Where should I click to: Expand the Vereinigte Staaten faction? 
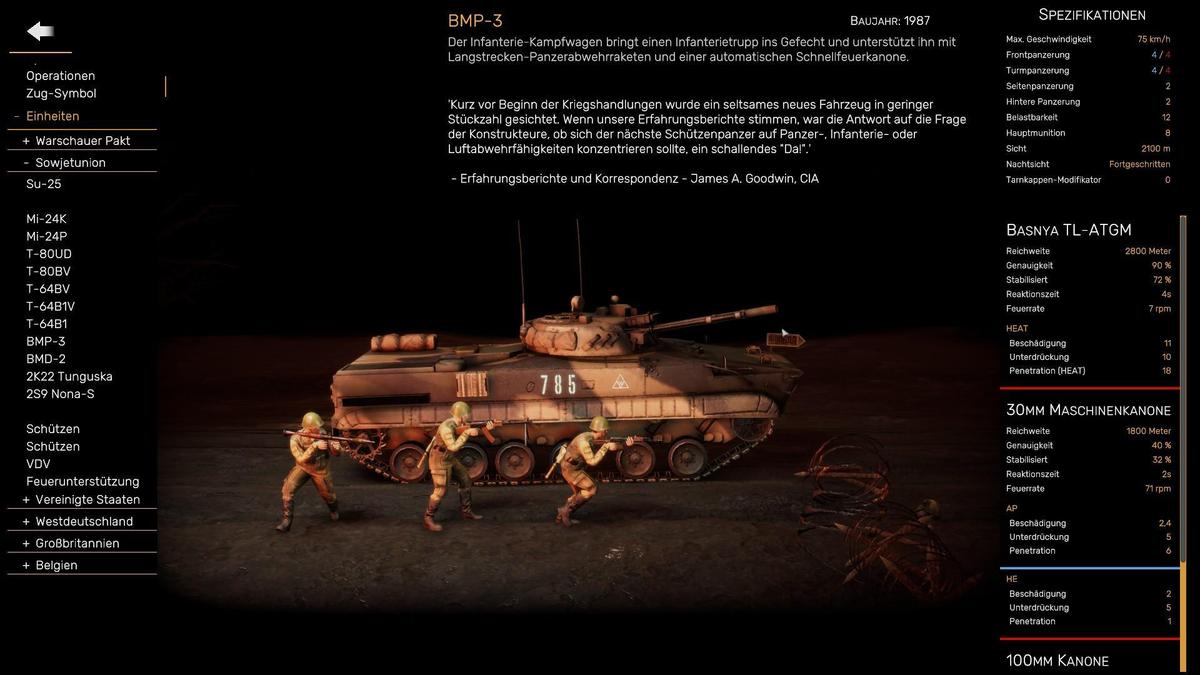(81, 500)
